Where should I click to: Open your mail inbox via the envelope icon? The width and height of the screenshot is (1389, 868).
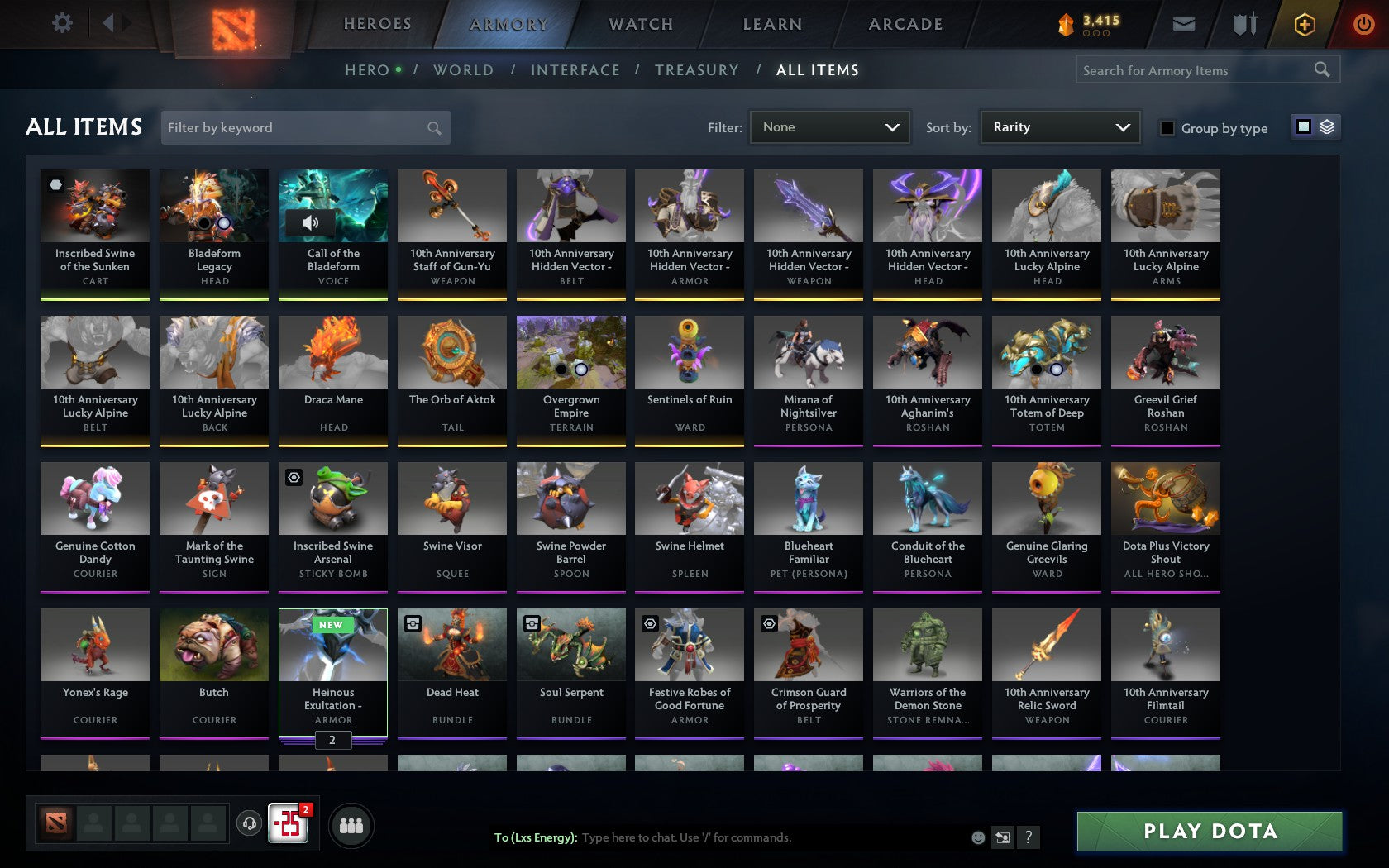click(1184, 24)
